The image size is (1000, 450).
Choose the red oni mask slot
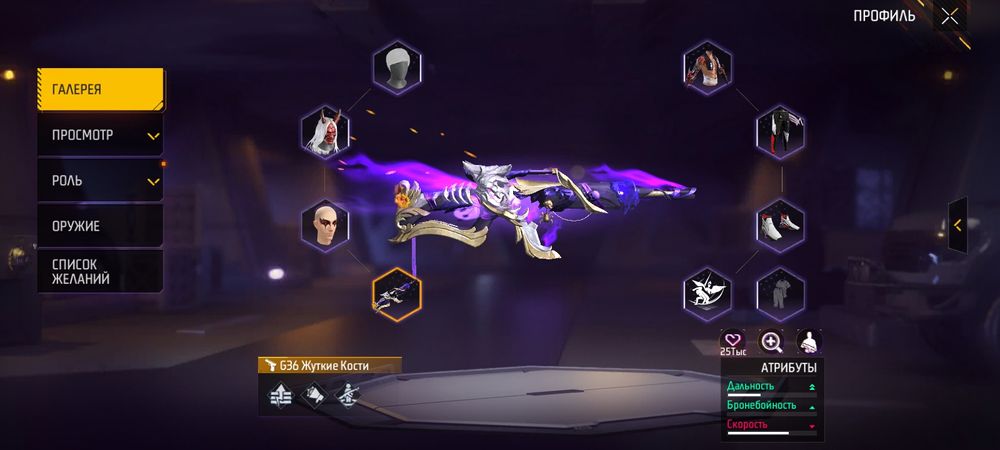click(x=325, y=132)
